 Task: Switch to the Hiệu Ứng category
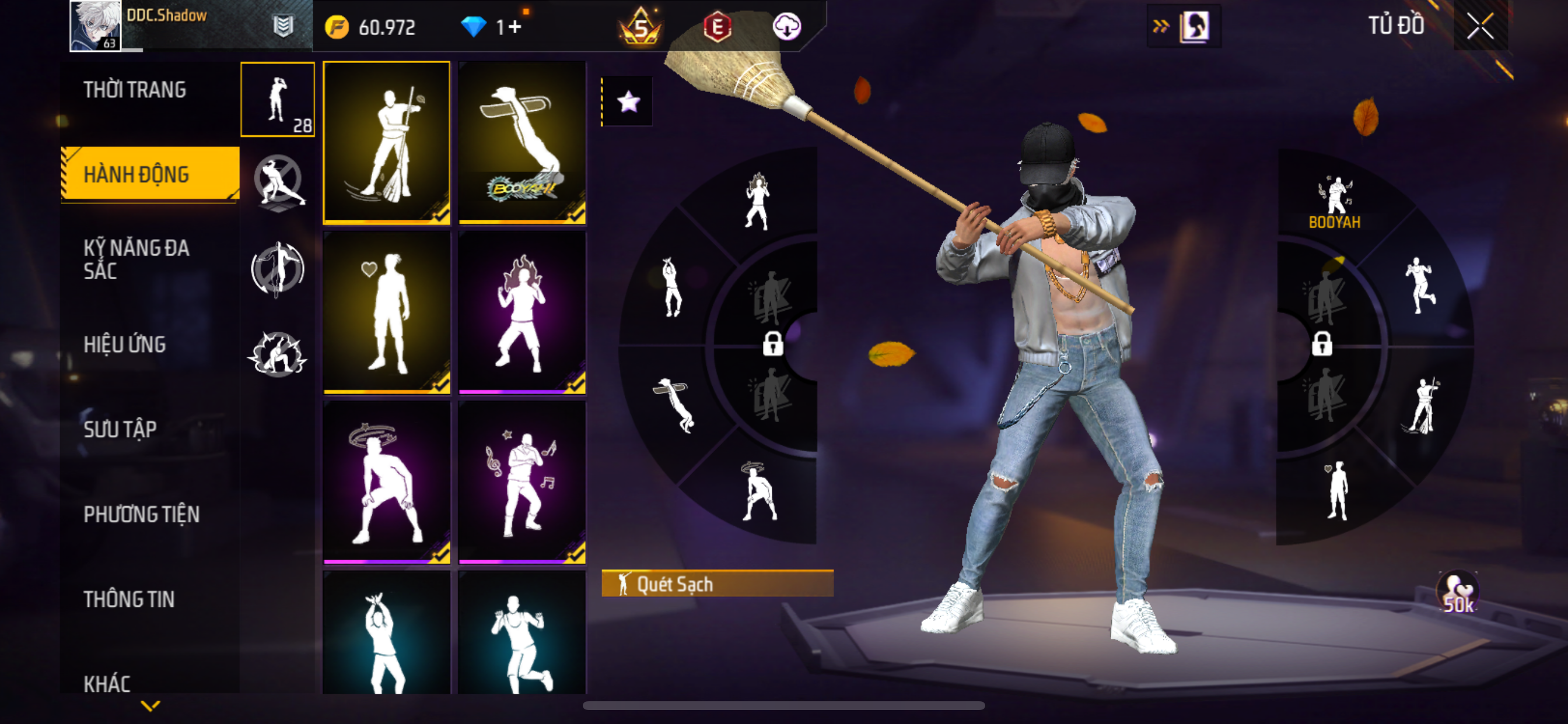pos(125,345)
